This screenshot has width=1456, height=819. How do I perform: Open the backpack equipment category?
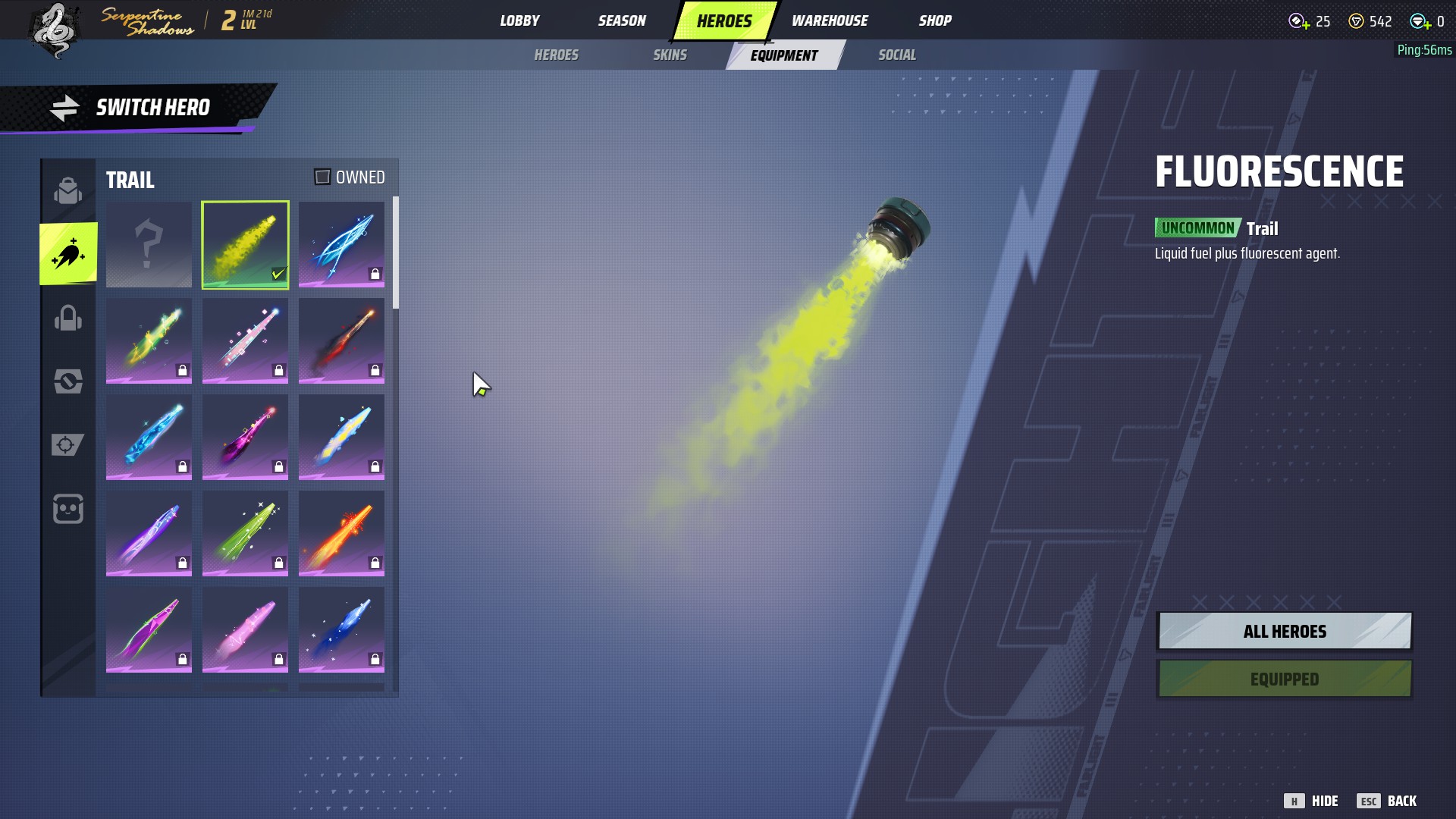pyautogui.click(x=68, y=190)
